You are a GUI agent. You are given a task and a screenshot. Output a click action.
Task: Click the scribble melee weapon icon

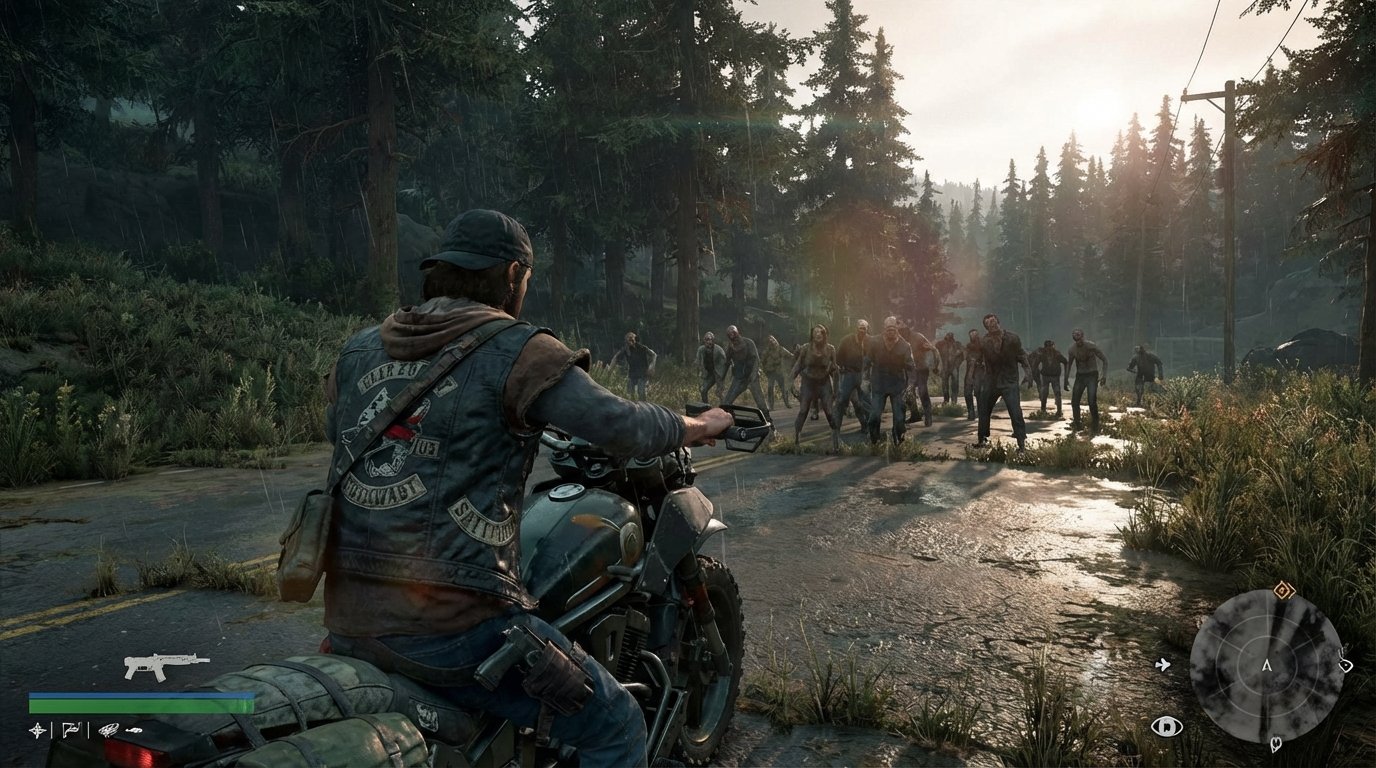(x=108, y=730)
